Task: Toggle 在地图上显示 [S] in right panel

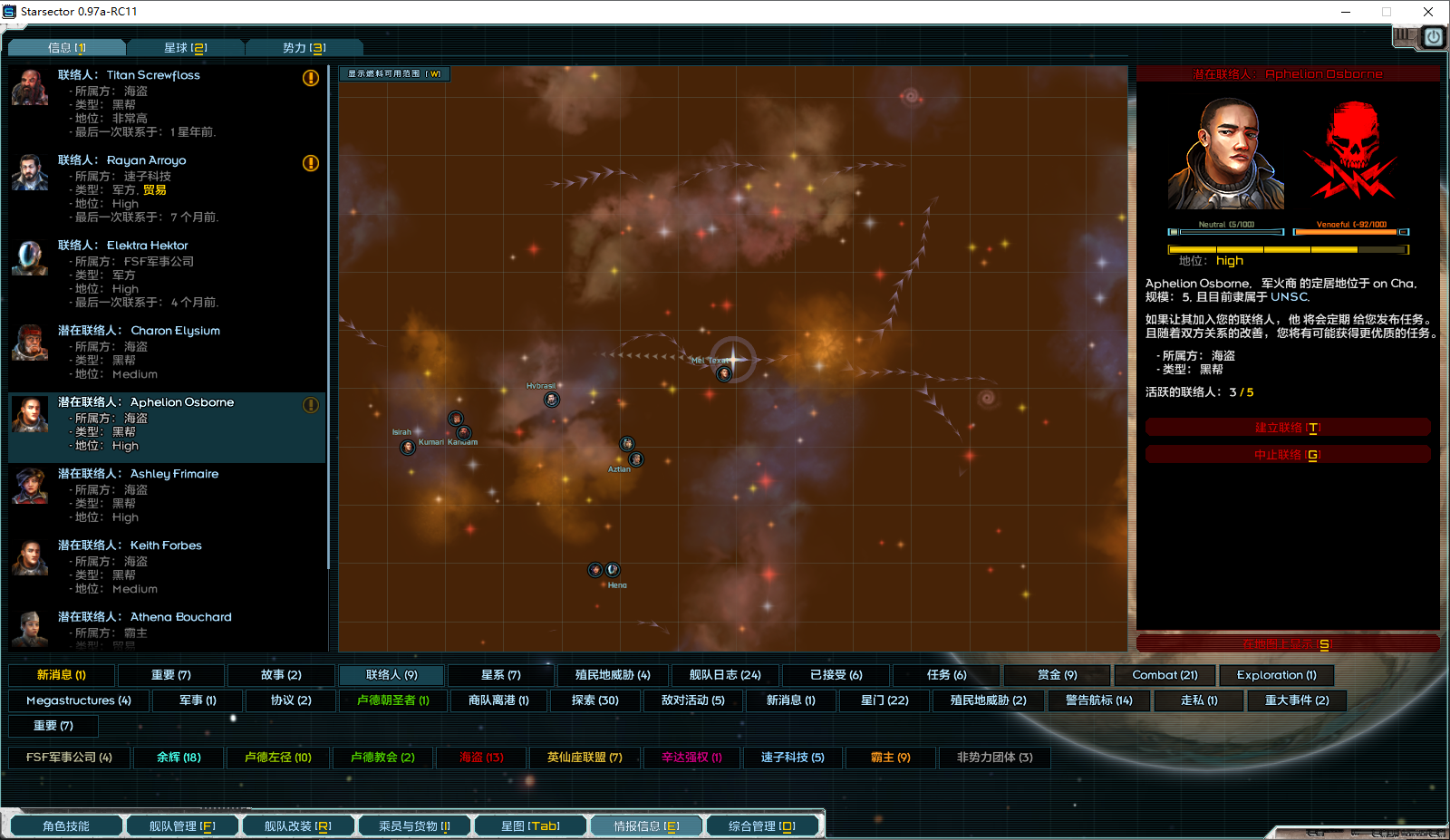Action: pos(1288,642)
